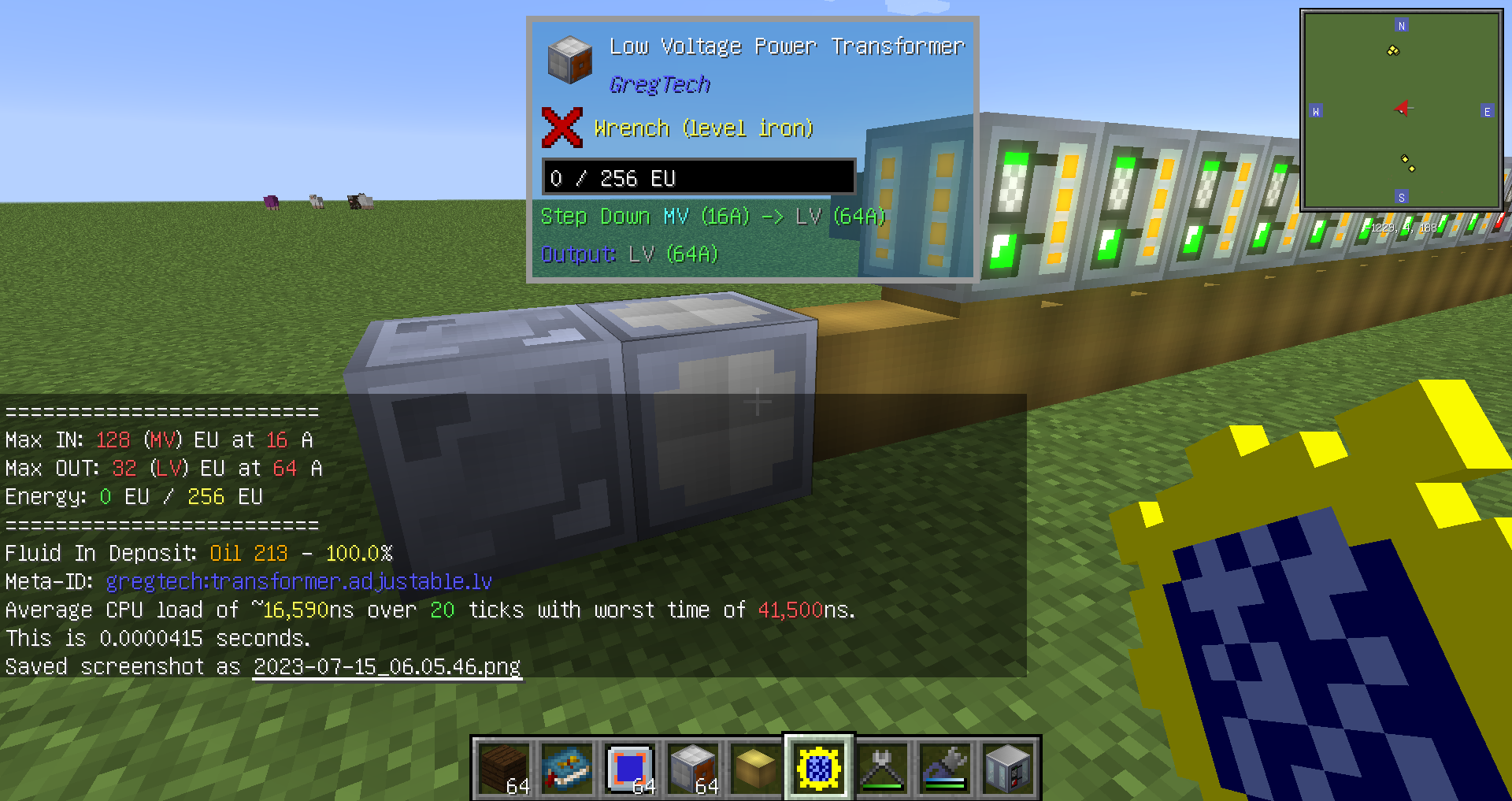Select the blue-framed cover item stack of 64
The image size is (1512, 801).
(630, 768)
